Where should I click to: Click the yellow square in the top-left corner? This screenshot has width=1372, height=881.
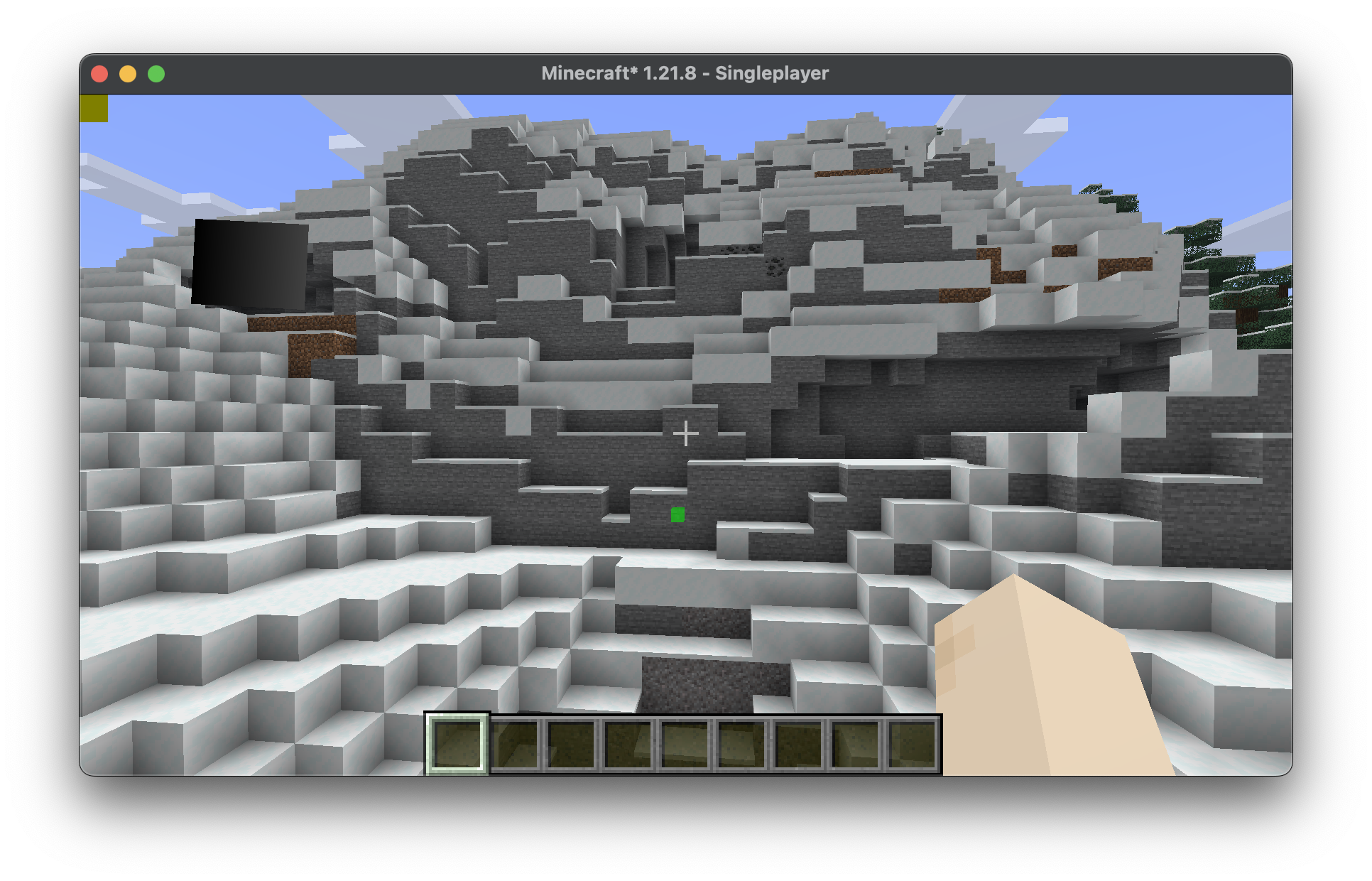[x=95, y=108]
